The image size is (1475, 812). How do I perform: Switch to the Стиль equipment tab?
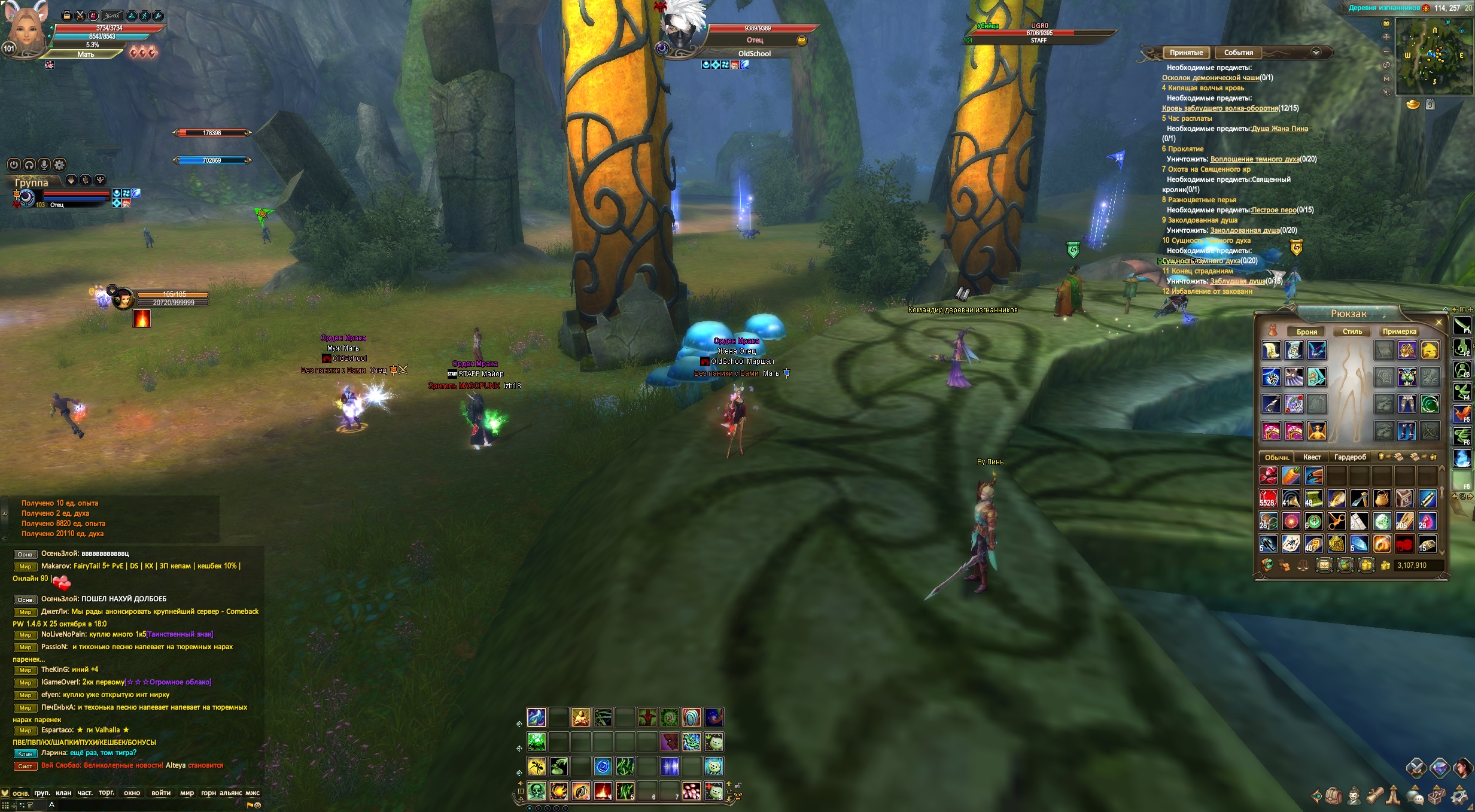pos(1352,332)
